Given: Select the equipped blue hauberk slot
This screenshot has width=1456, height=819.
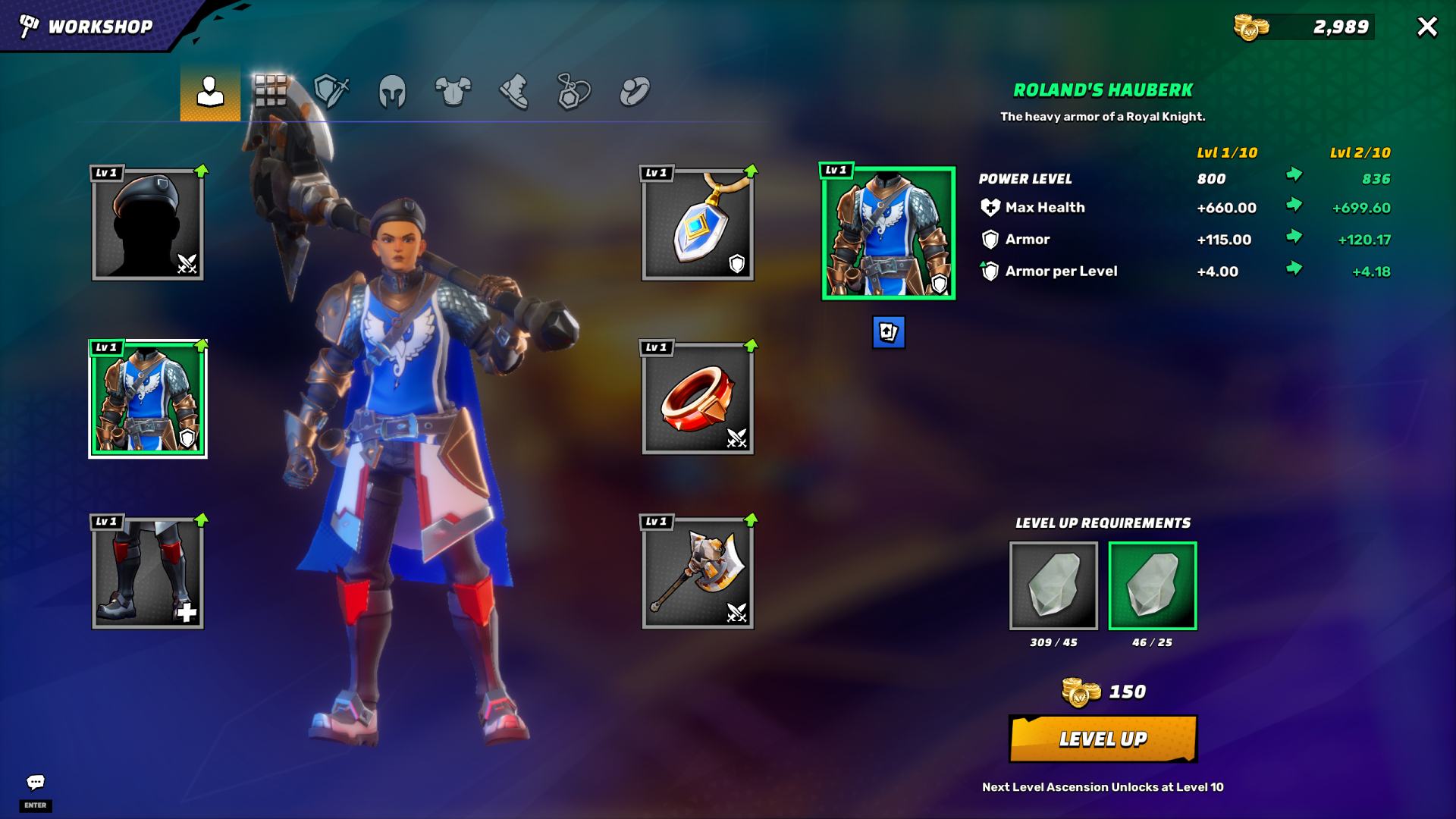Looking at the screenshot, I should tap(148, 399).
